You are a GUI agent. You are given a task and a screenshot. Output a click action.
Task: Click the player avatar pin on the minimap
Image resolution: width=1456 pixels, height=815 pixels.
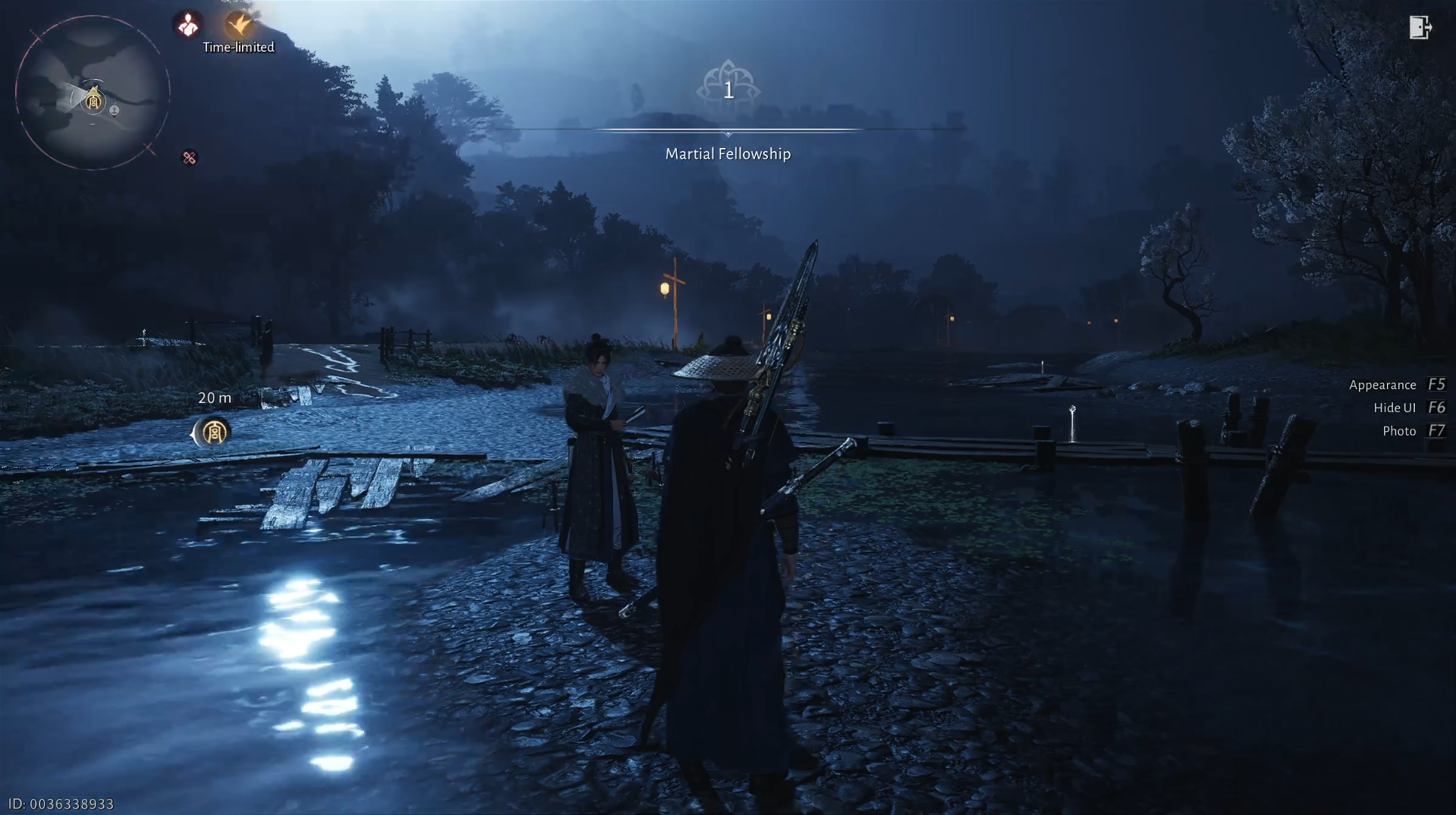[x=112, y=111]
